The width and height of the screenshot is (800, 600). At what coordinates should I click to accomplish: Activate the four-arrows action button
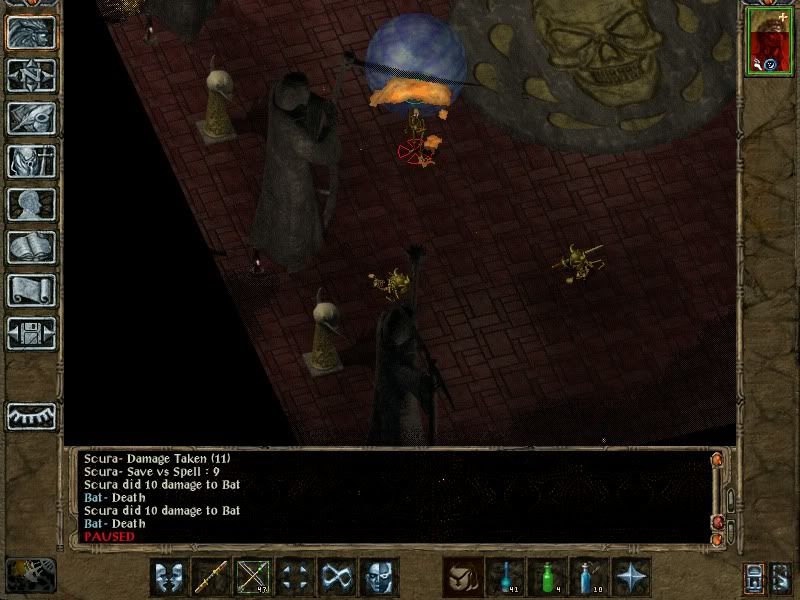pyautogui.click(x=295, y=577)
